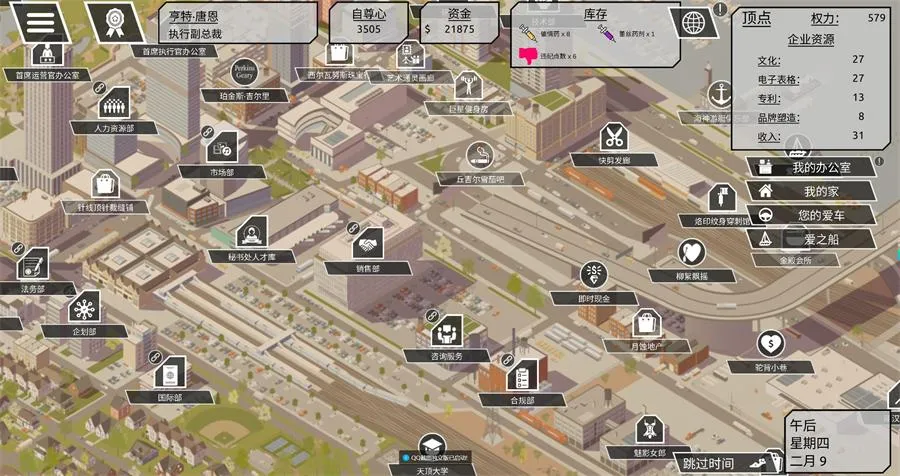The width and height of the screenshot is (900, 476).
Task: Choose the 即时现金 instant cash location
Action: coord(594,274)
